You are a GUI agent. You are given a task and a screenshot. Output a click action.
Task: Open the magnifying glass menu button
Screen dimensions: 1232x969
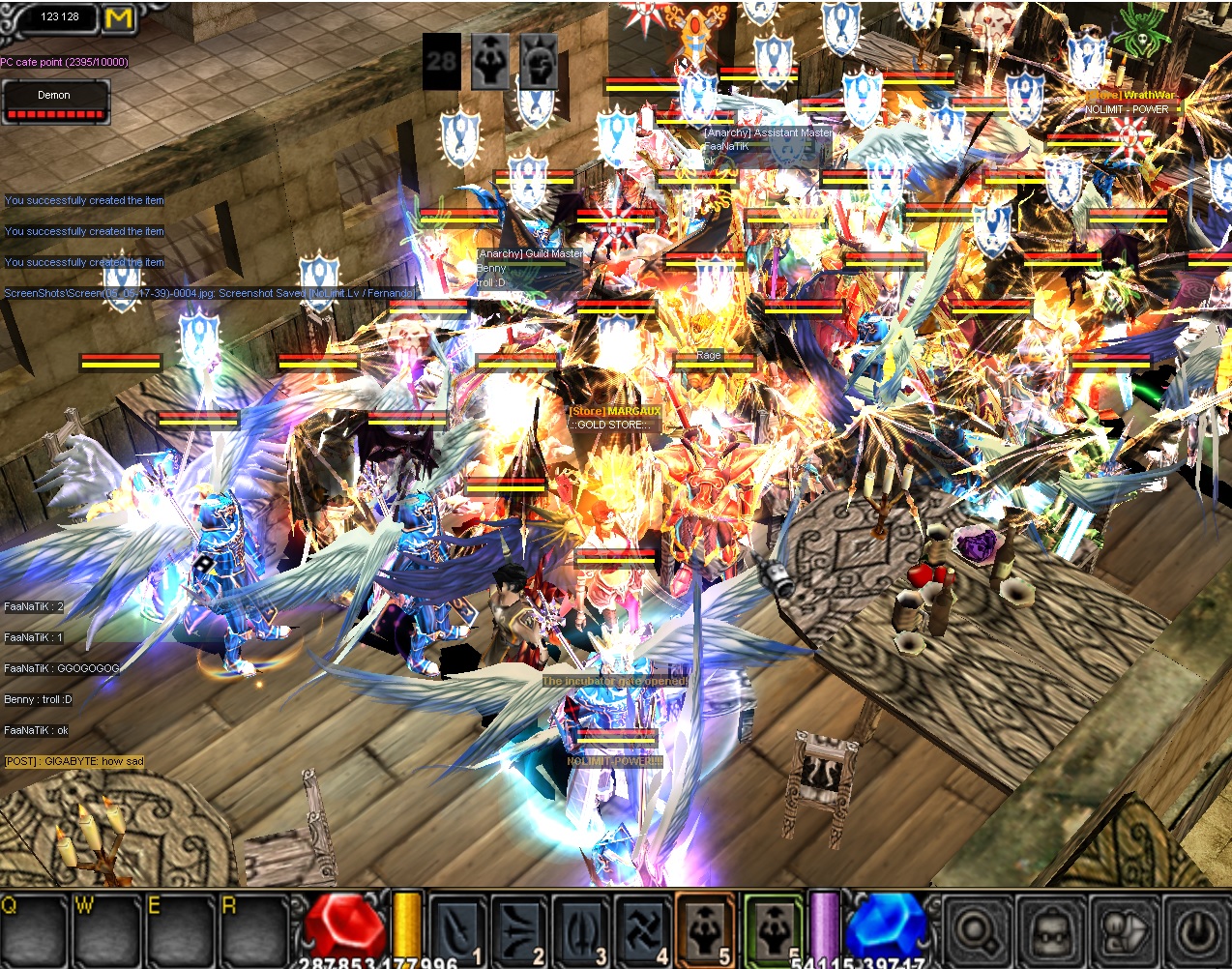[978, 932]
